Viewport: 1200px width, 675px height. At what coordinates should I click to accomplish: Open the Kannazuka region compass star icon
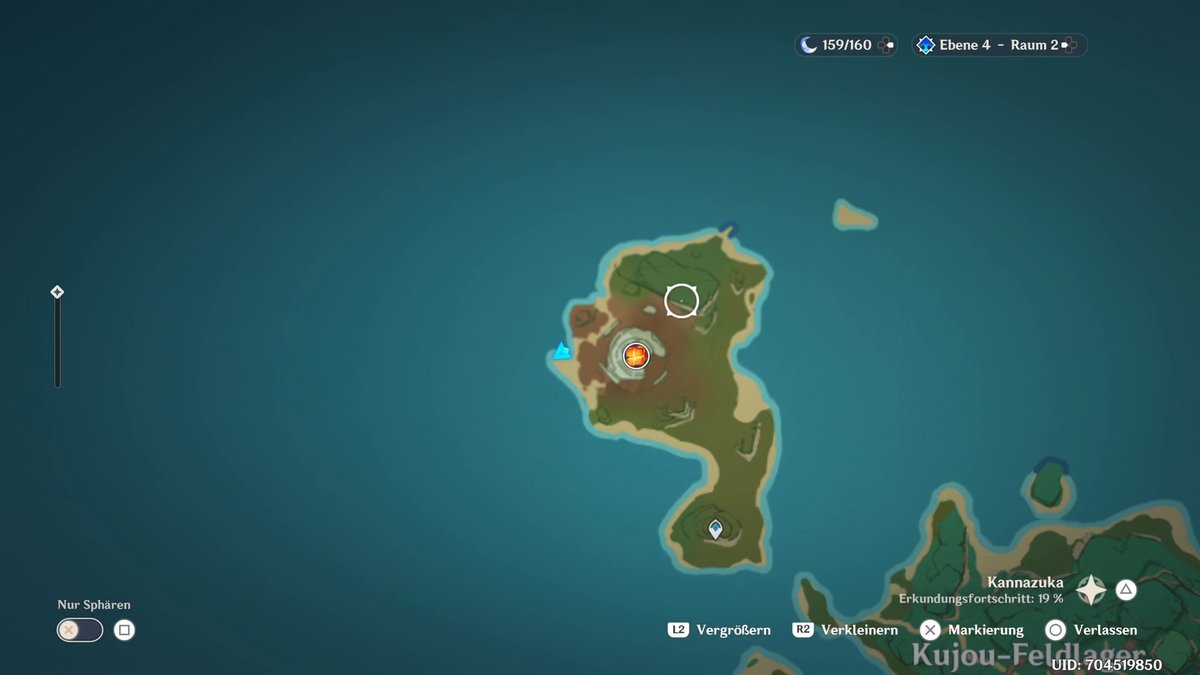1090,590
